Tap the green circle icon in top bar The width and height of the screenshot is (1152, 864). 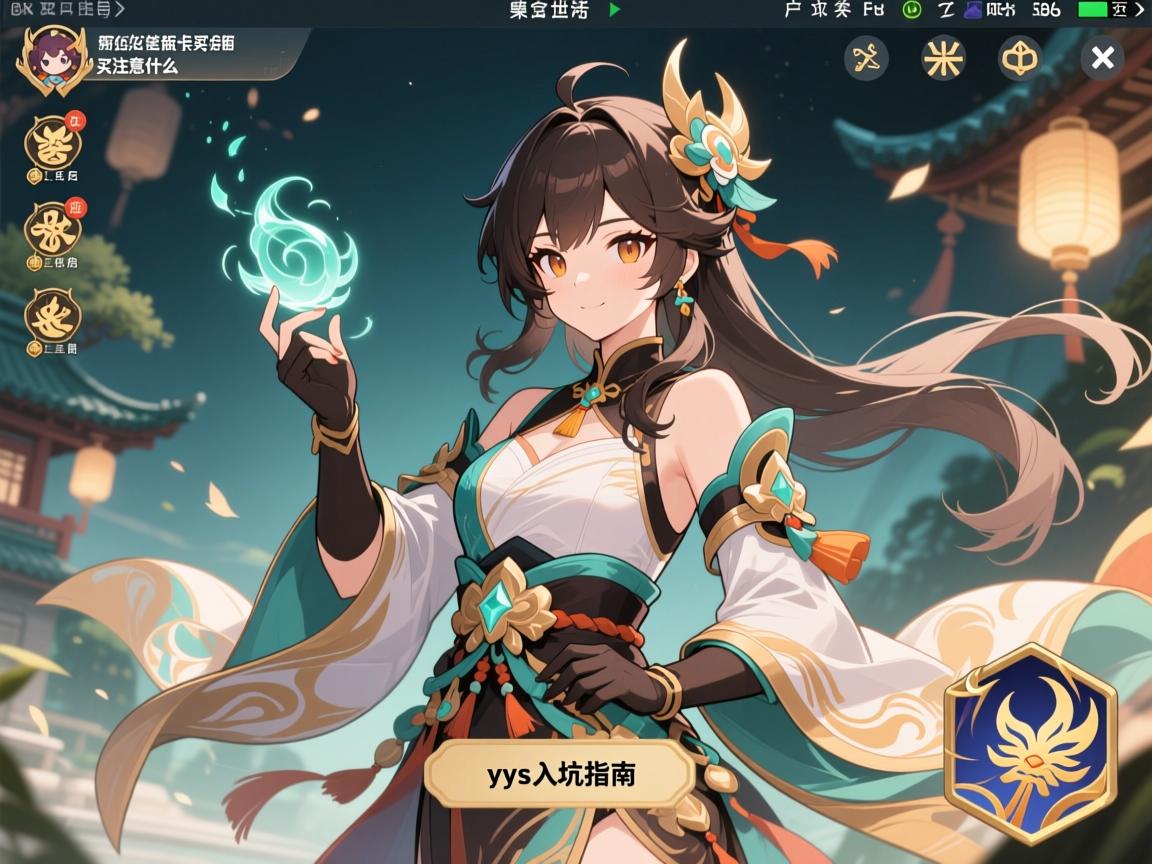coord(911,10)
